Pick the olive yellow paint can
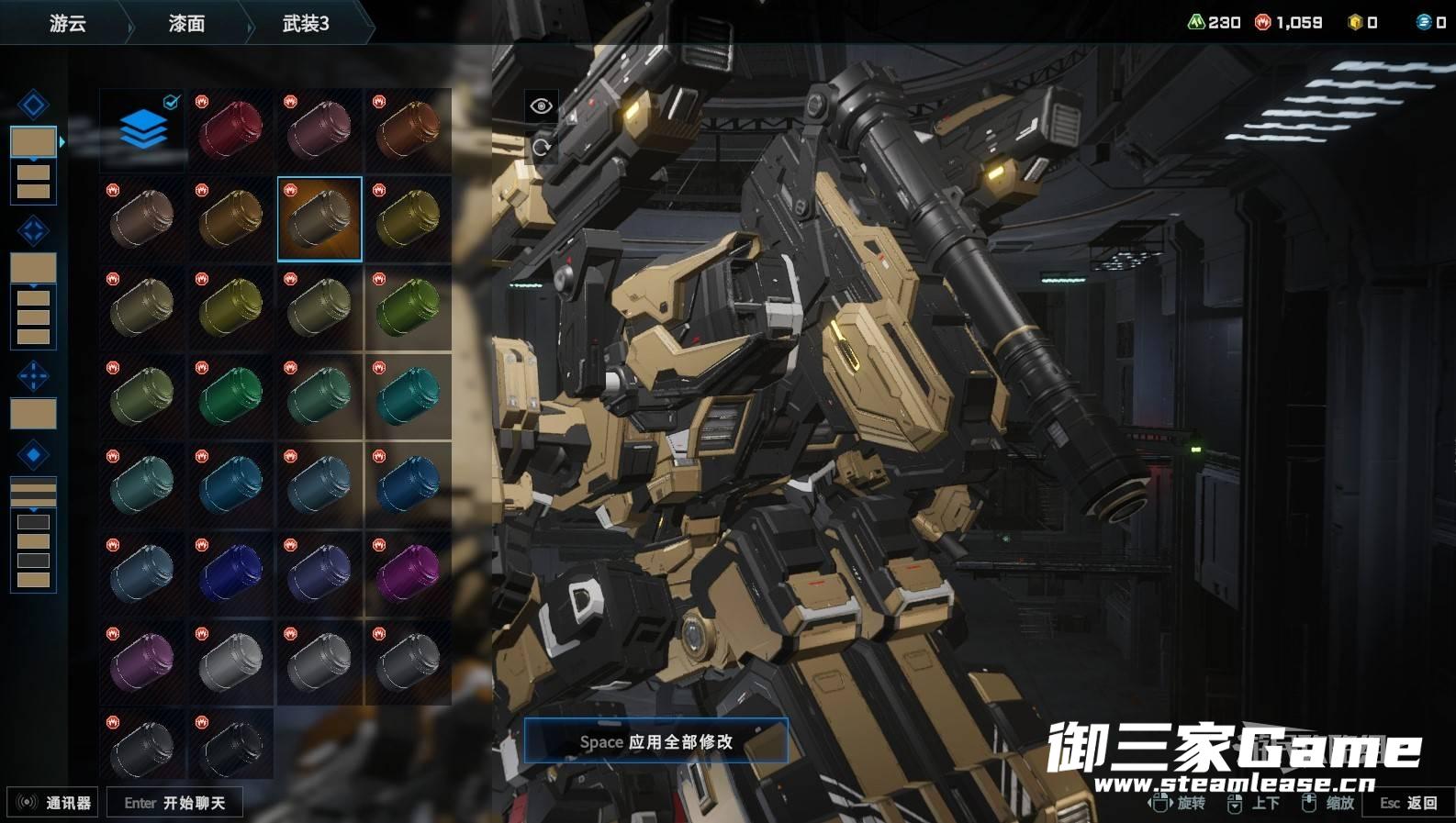Image resolution: width=1456 pixels, height=823 pixels. click(x=230, y=307)
